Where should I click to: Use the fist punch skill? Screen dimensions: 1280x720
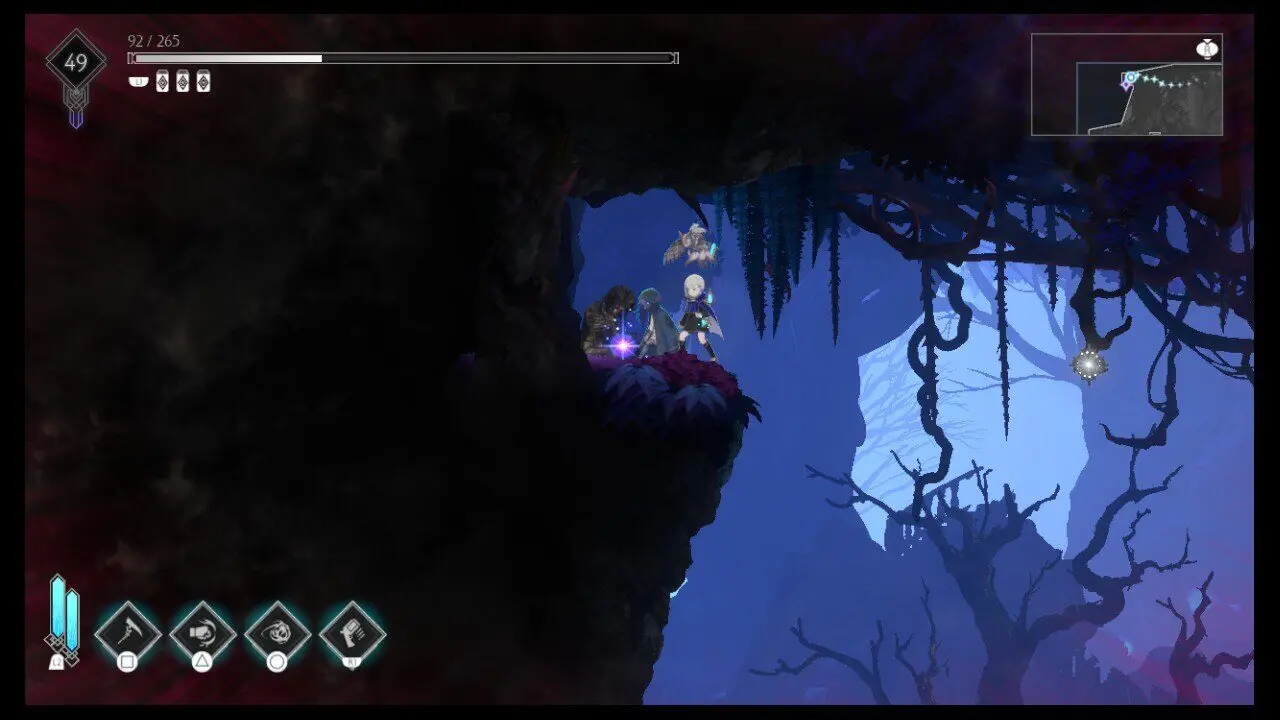click(203, 633)
